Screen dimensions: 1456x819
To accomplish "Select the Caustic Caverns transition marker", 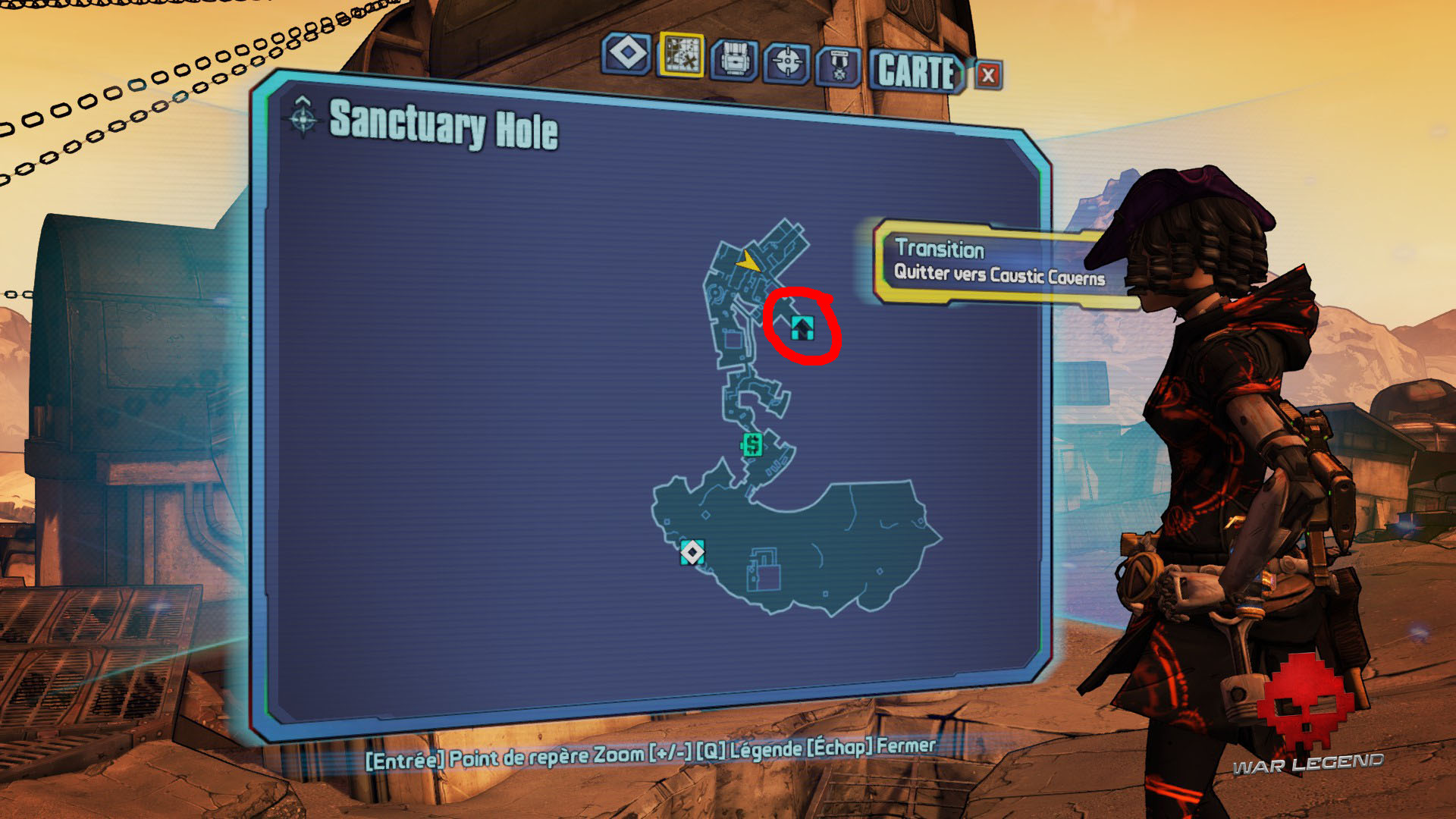I will 802,328.
